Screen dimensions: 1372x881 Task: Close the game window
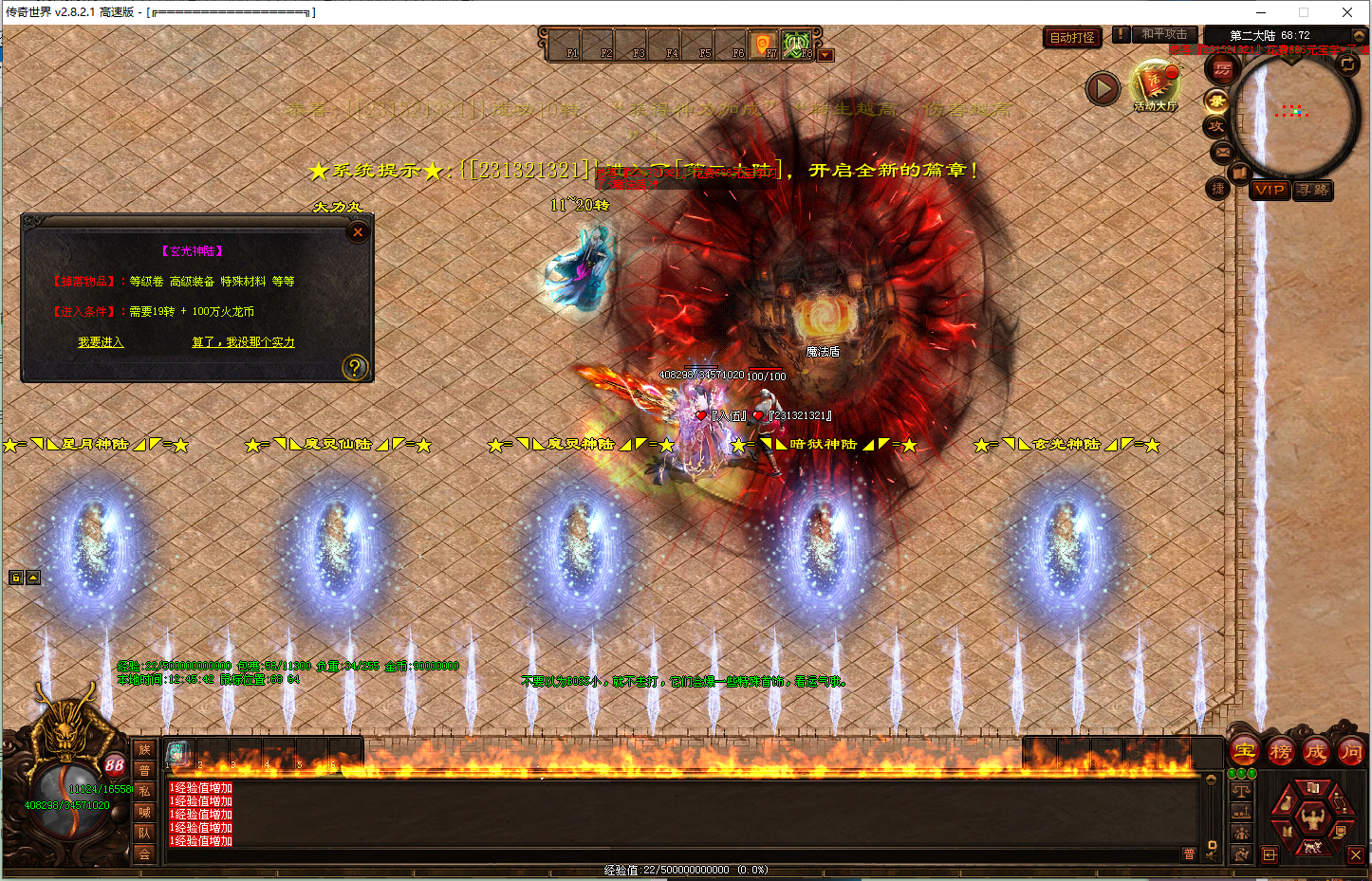tap(1346, 12)
